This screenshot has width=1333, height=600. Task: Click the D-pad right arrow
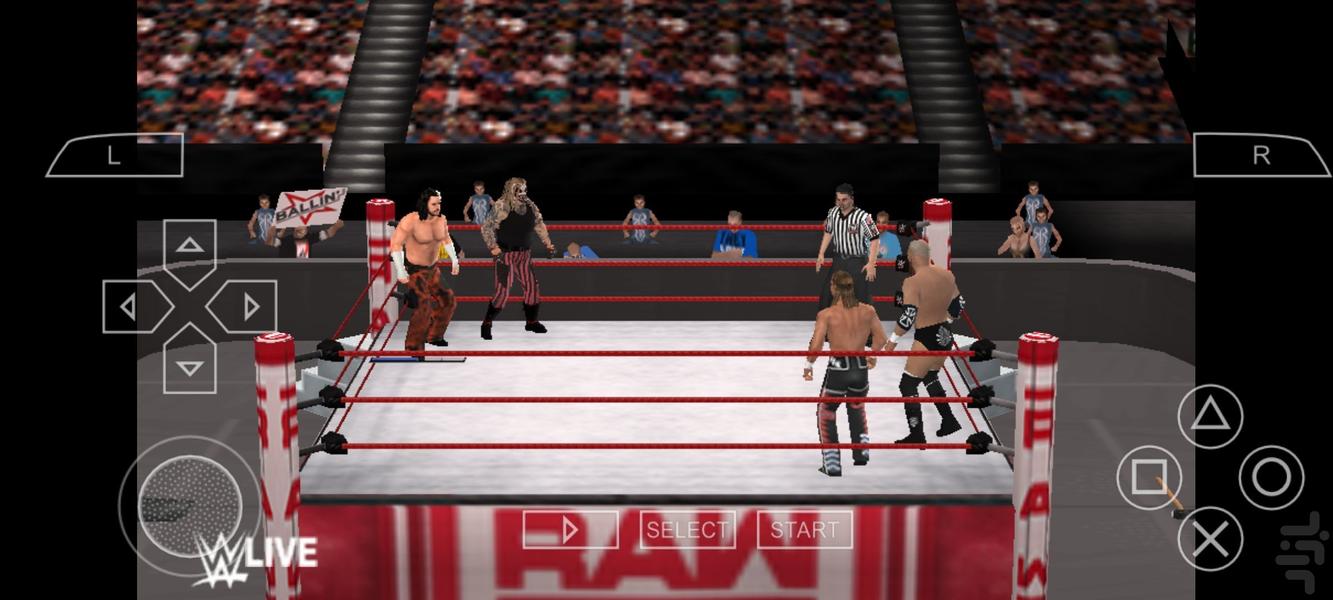pos(250,307)
